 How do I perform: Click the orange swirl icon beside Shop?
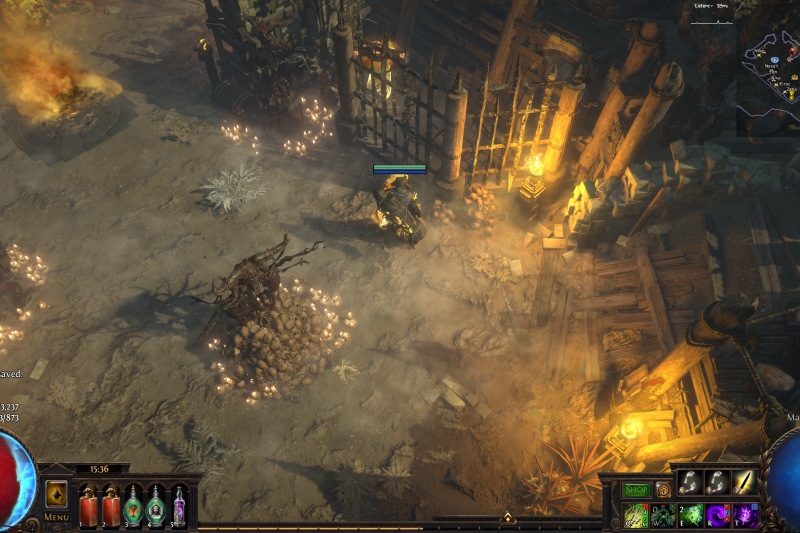coord(663,490)
